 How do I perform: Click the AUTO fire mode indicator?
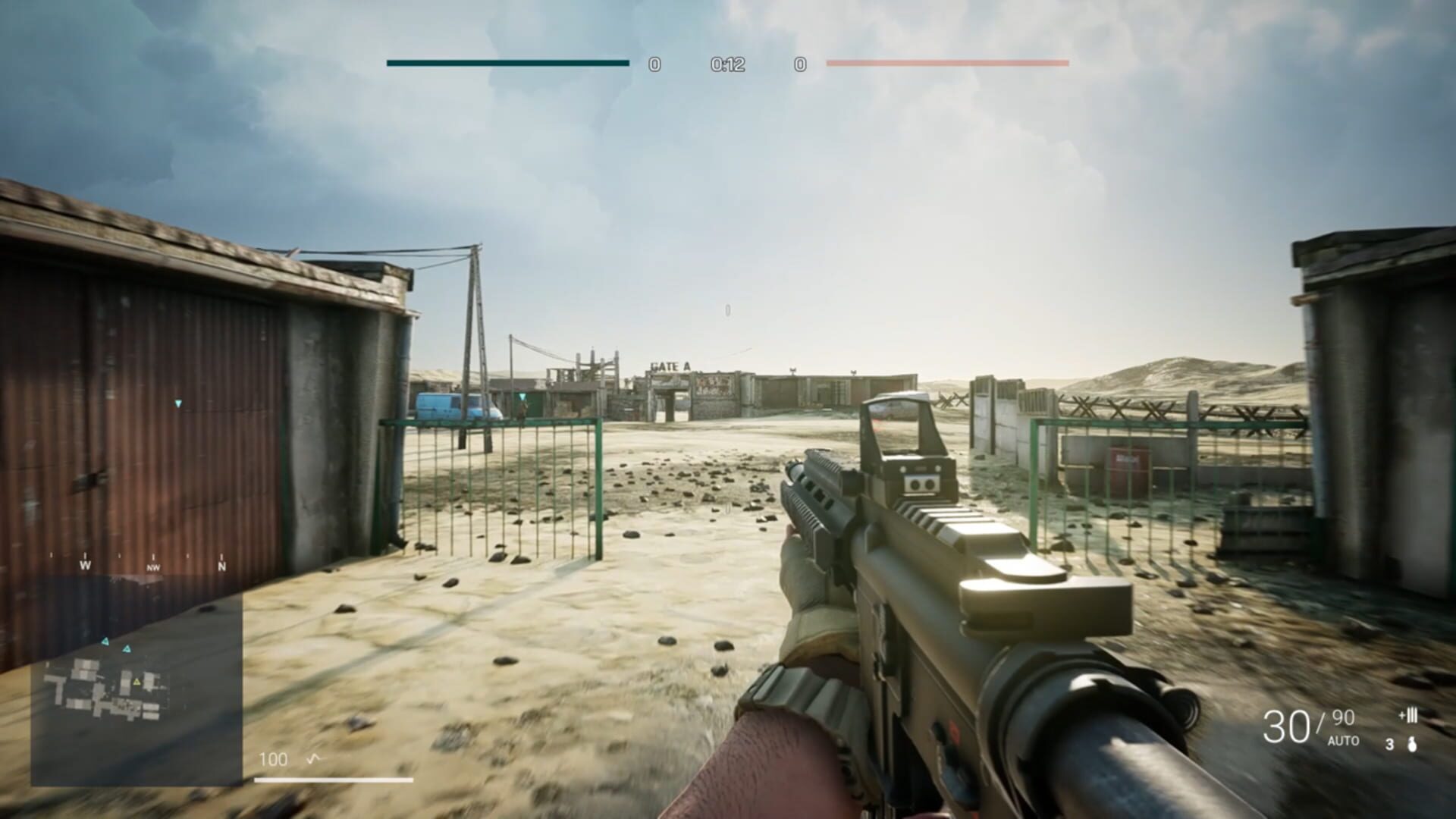coord(1344,740)
